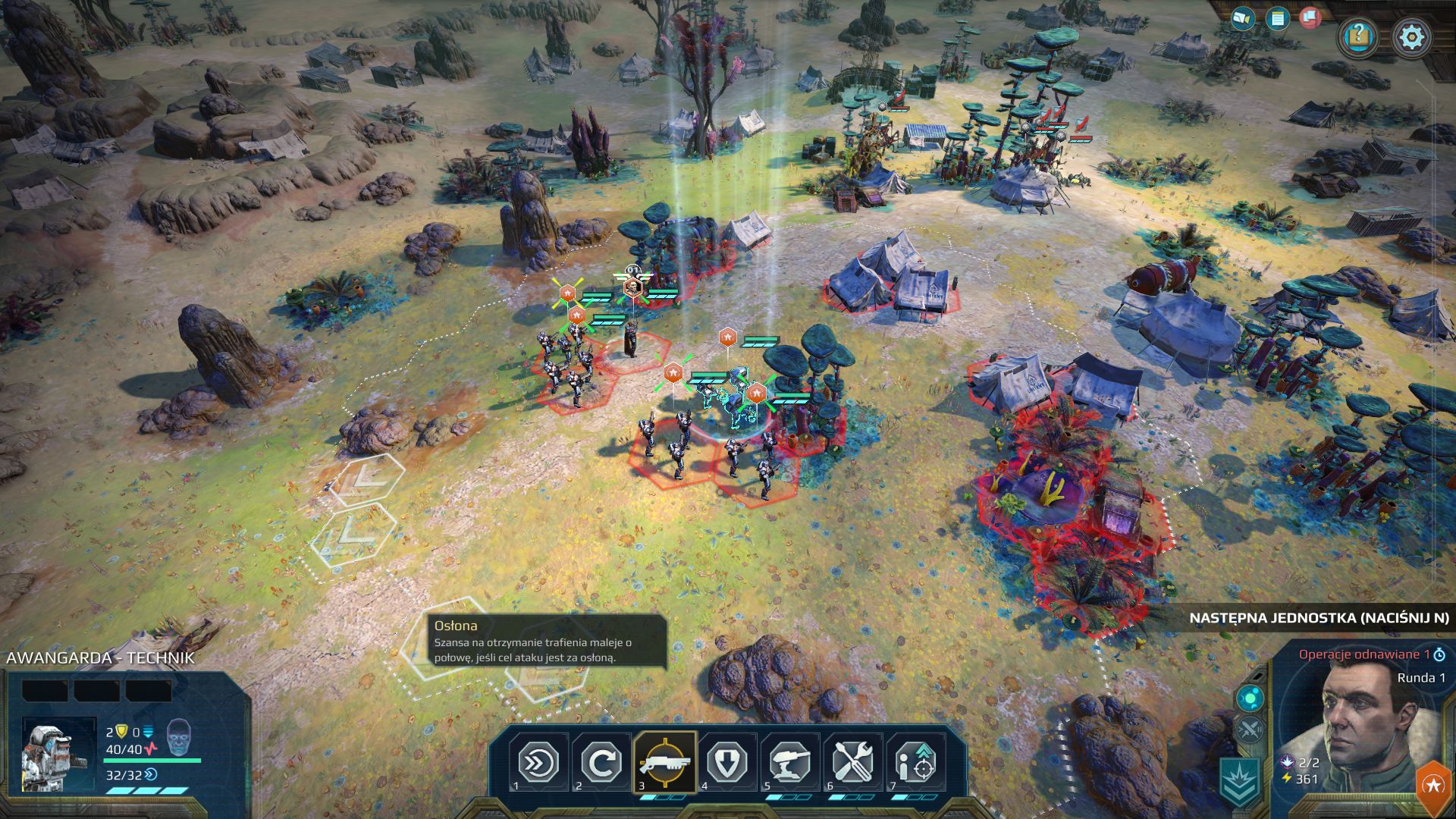1456x819 pixels.
Task: Use the wrench and screwdriver repair ability
Action: click(x=853, y=761)
